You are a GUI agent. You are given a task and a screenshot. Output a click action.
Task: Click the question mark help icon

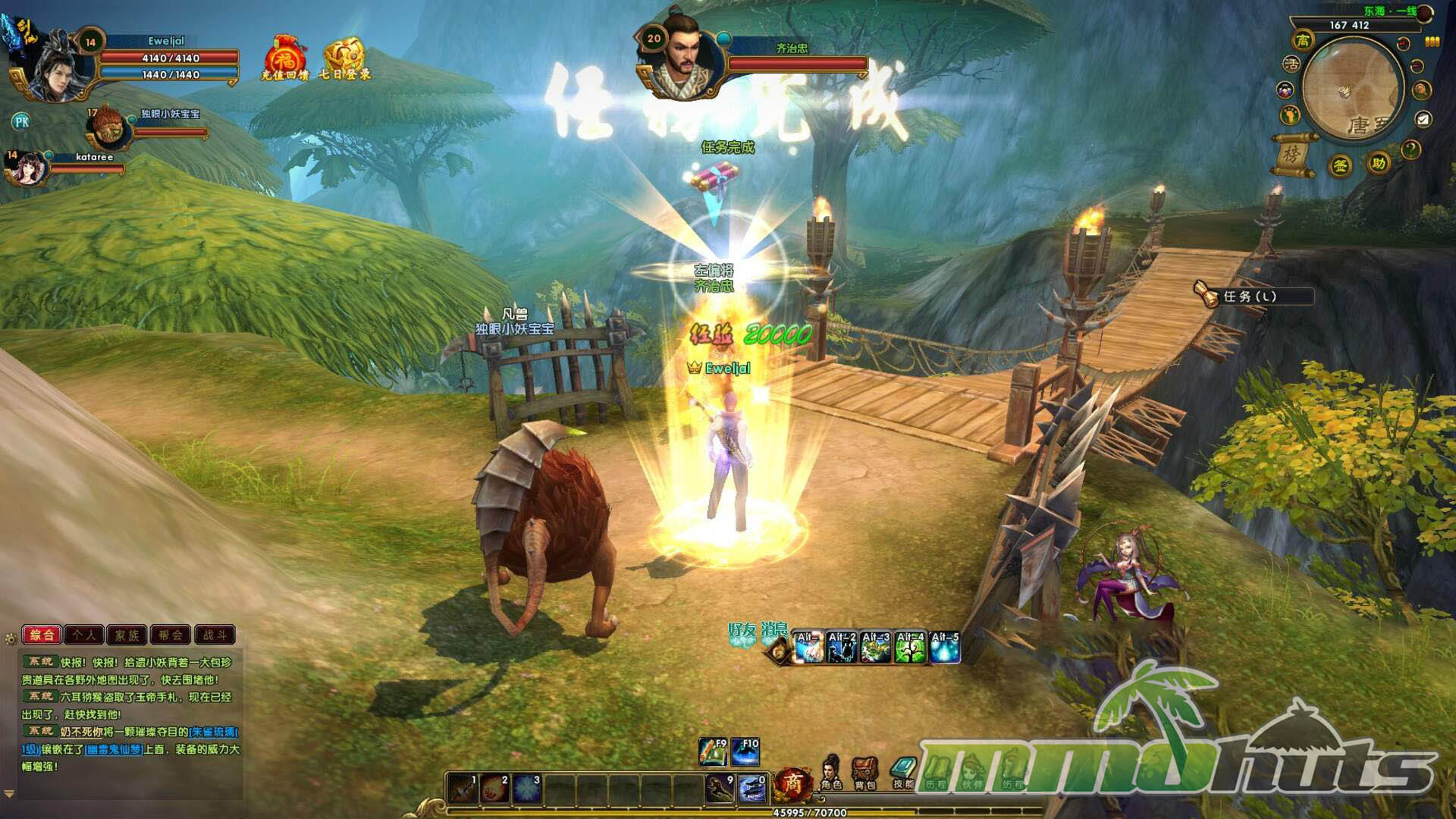1410,149
